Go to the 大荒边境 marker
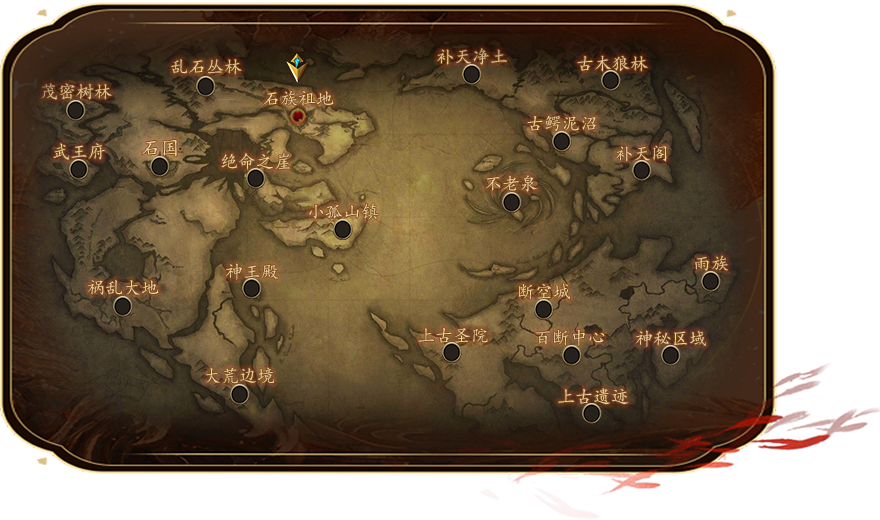The image size is (880, 520). tap(240, 394)
